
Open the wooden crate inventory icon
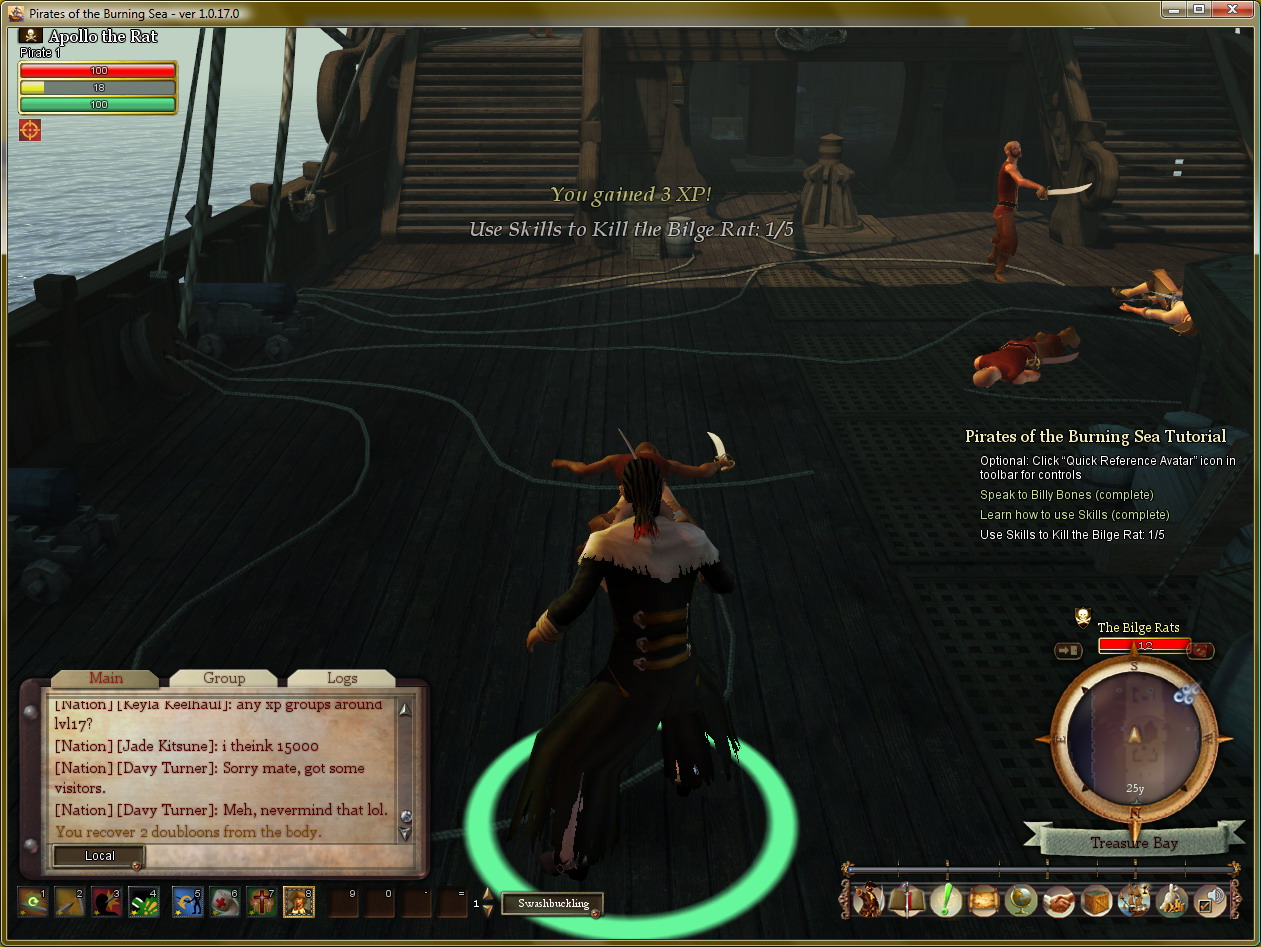pos(1097,900)
